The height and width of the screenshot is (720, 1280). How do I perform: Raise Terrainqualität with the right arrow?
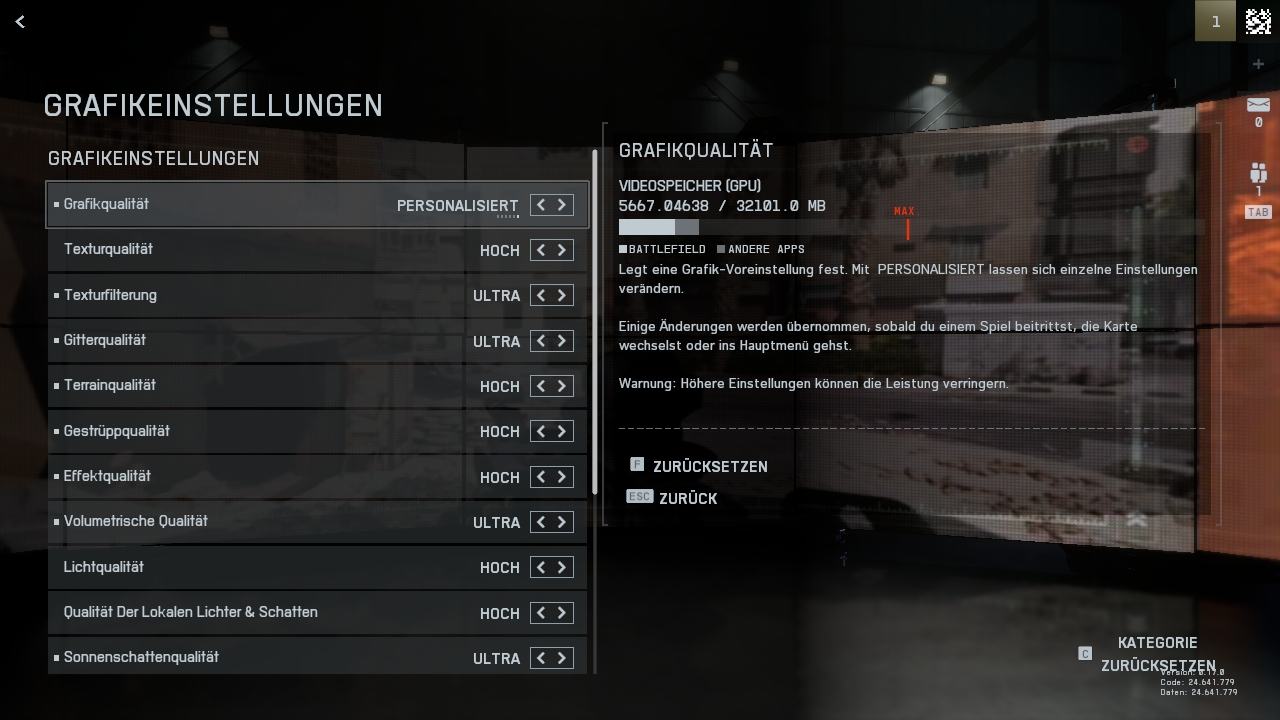(562, 386)
